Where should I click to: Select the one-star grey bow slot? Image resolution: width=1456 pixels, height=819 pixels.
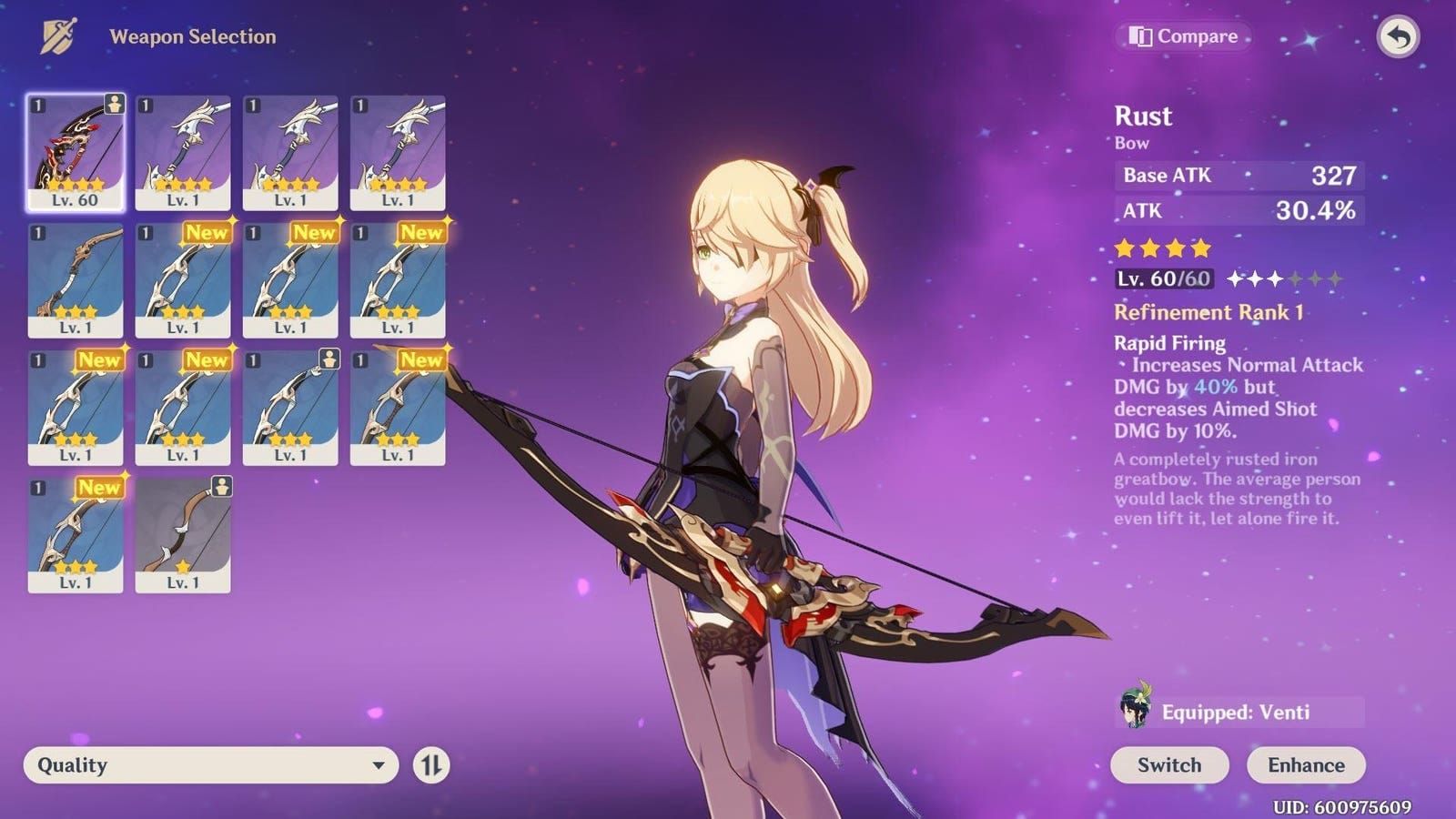[x=183, y=535]
